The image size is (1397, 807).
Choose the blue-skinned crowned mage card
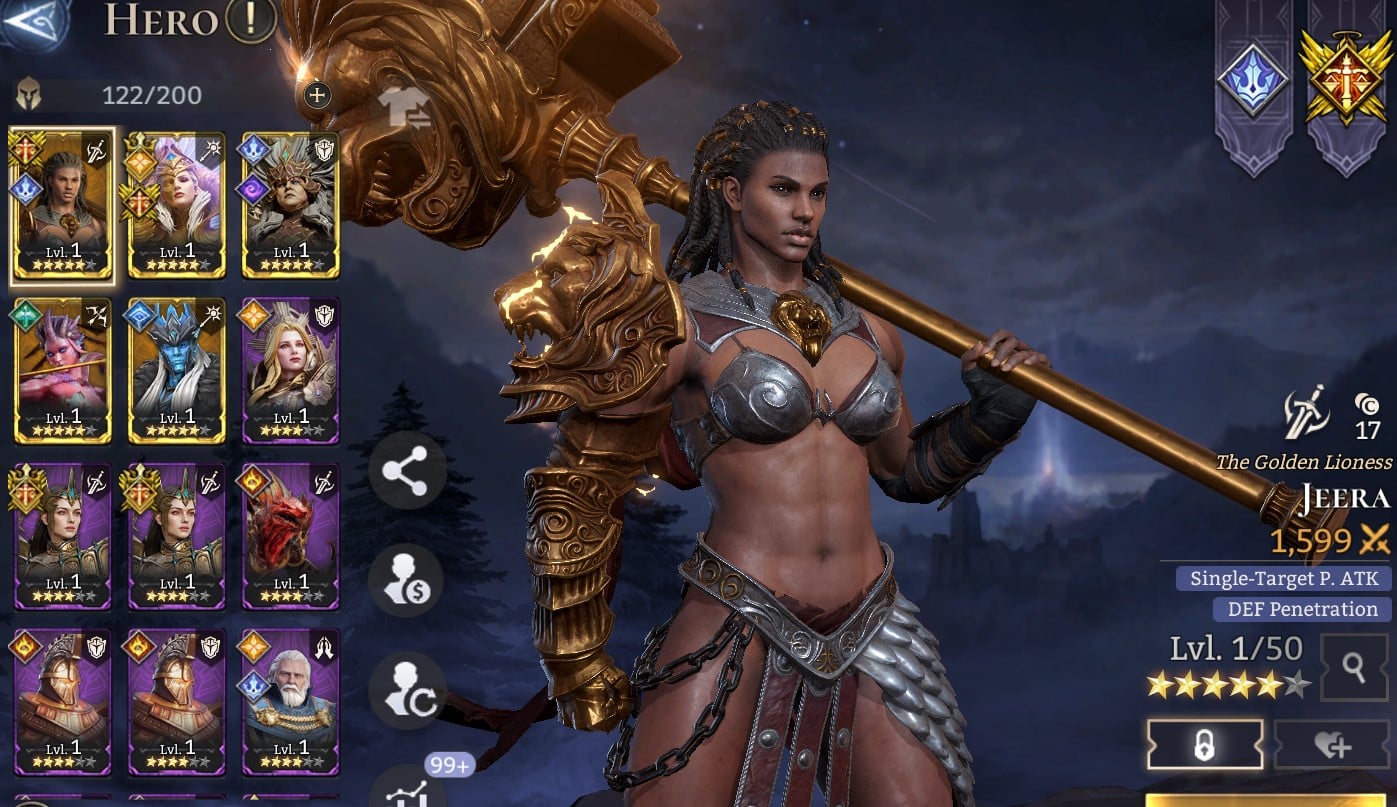(x=177, y=370)
